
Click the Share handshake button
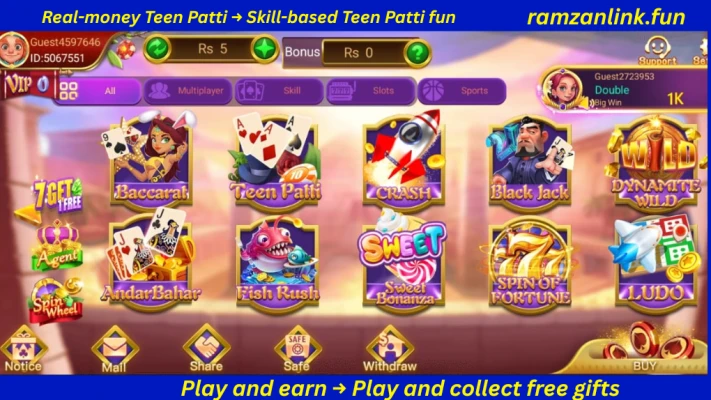pos(206,350)
